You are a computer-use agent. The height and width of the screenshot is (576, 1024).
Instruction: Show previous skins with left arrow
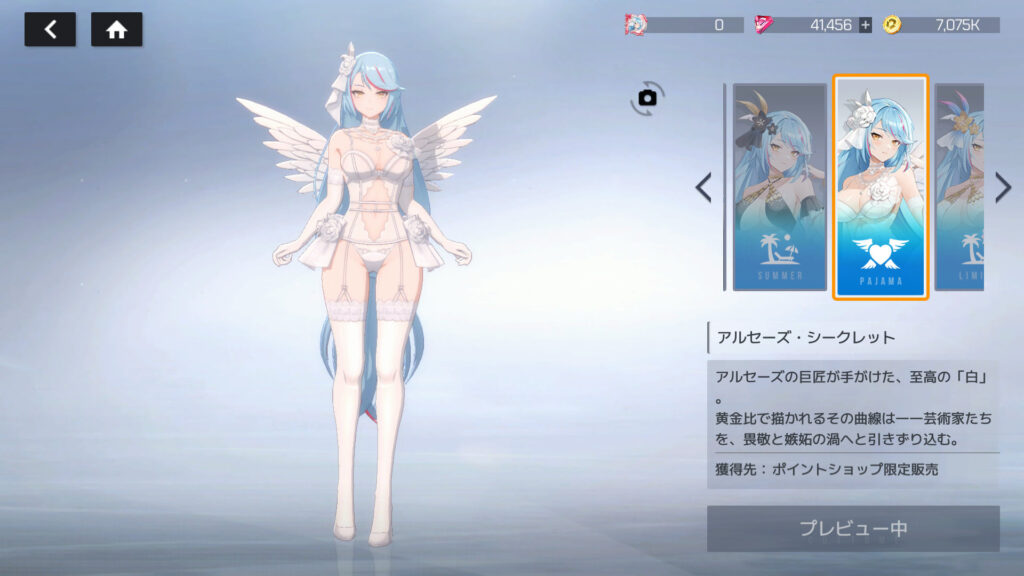tap(704, 187)
